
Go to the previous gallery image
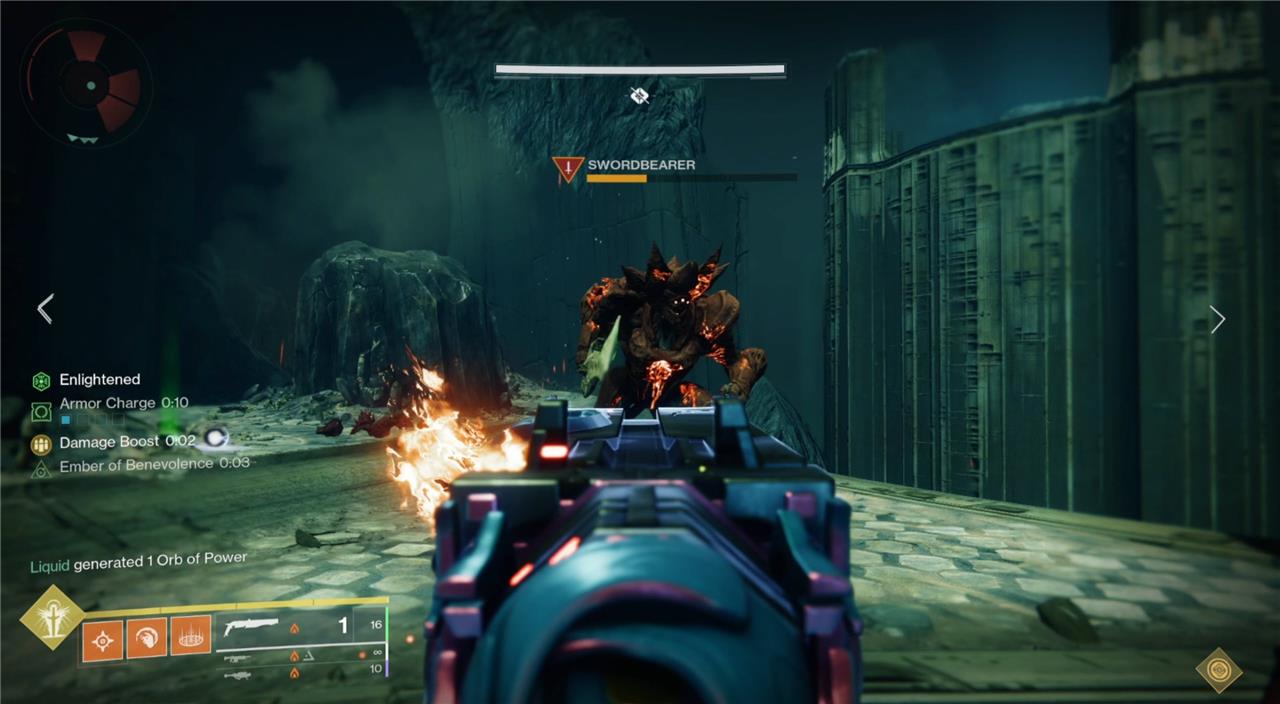(x=45, y=309)
